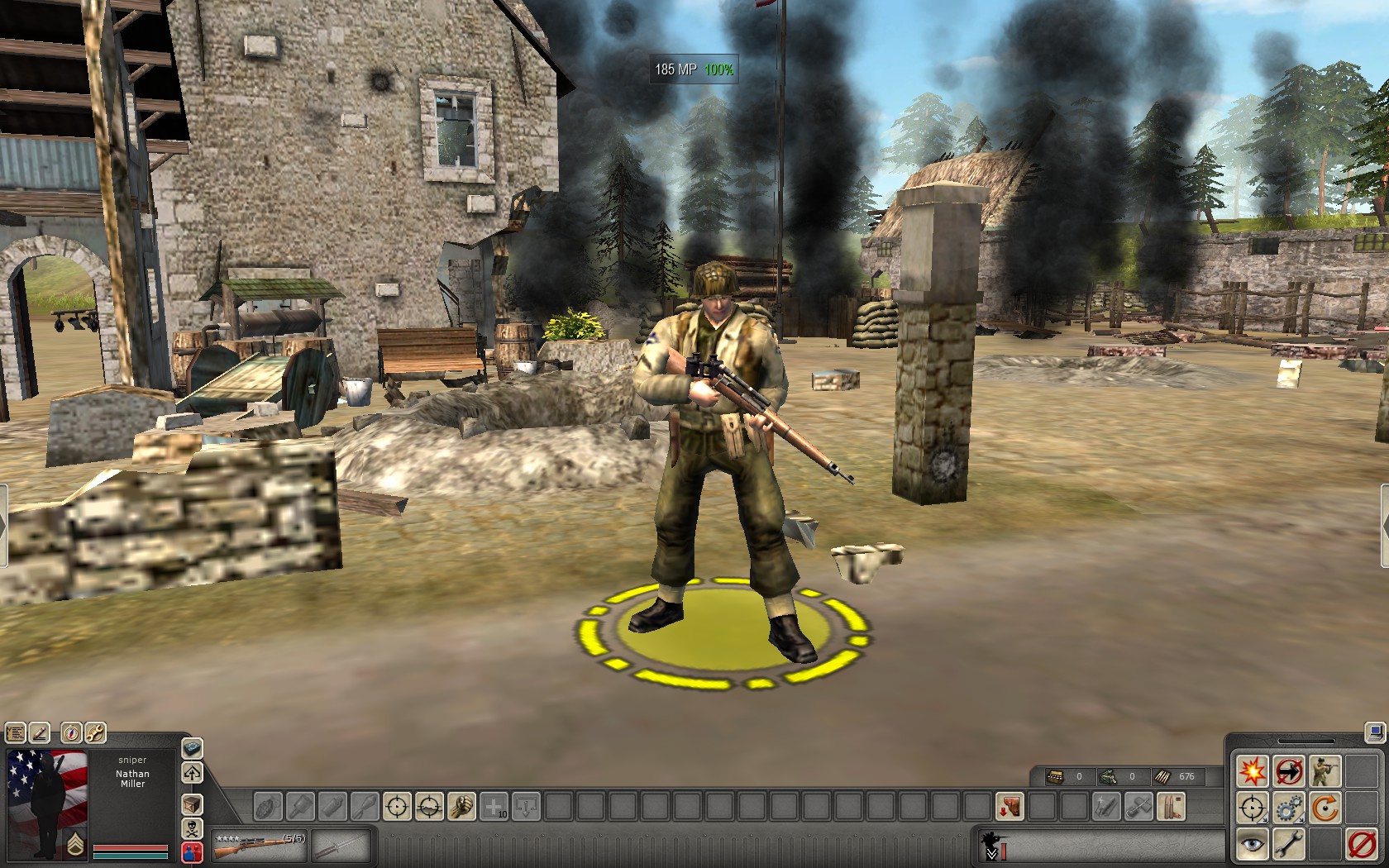The height and width of the screenshot is (868, 1389).
Task: Click the red cancel-order circle button
Action: coord(1361,844)
